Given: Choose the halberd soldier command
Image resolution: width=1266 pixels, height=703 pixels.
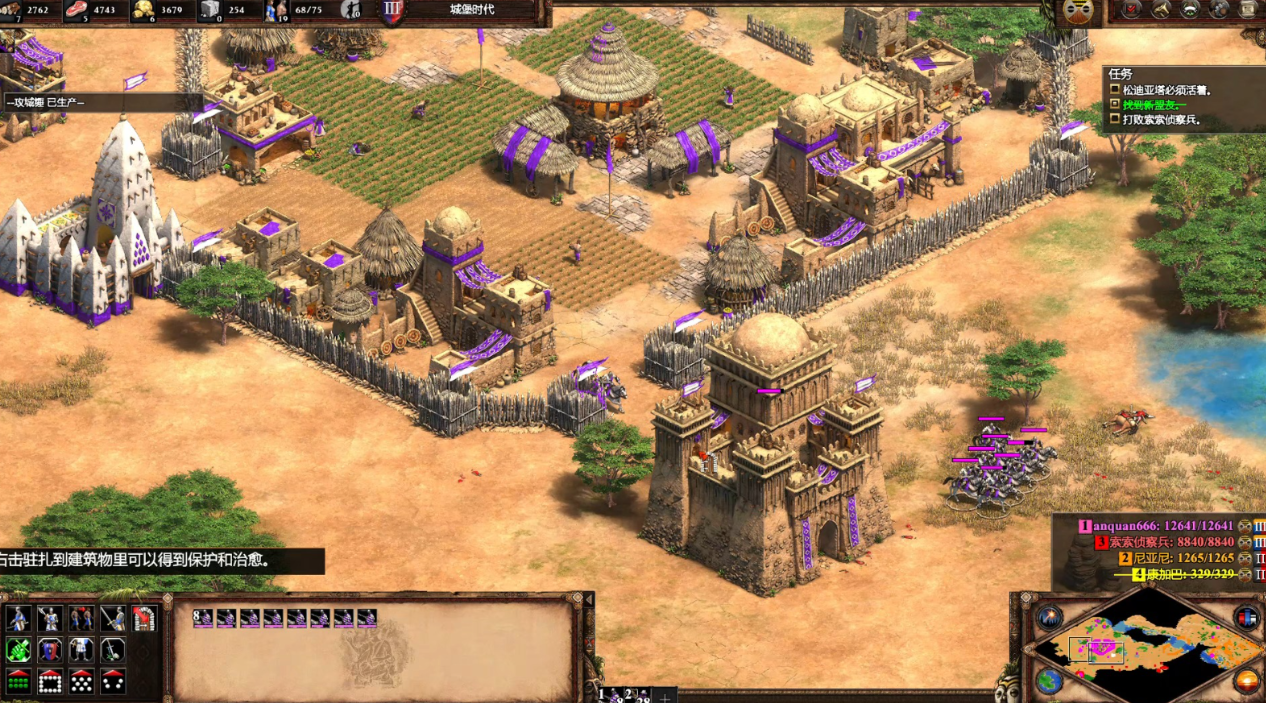Looking at the screenshot, I should coord(50,619).
